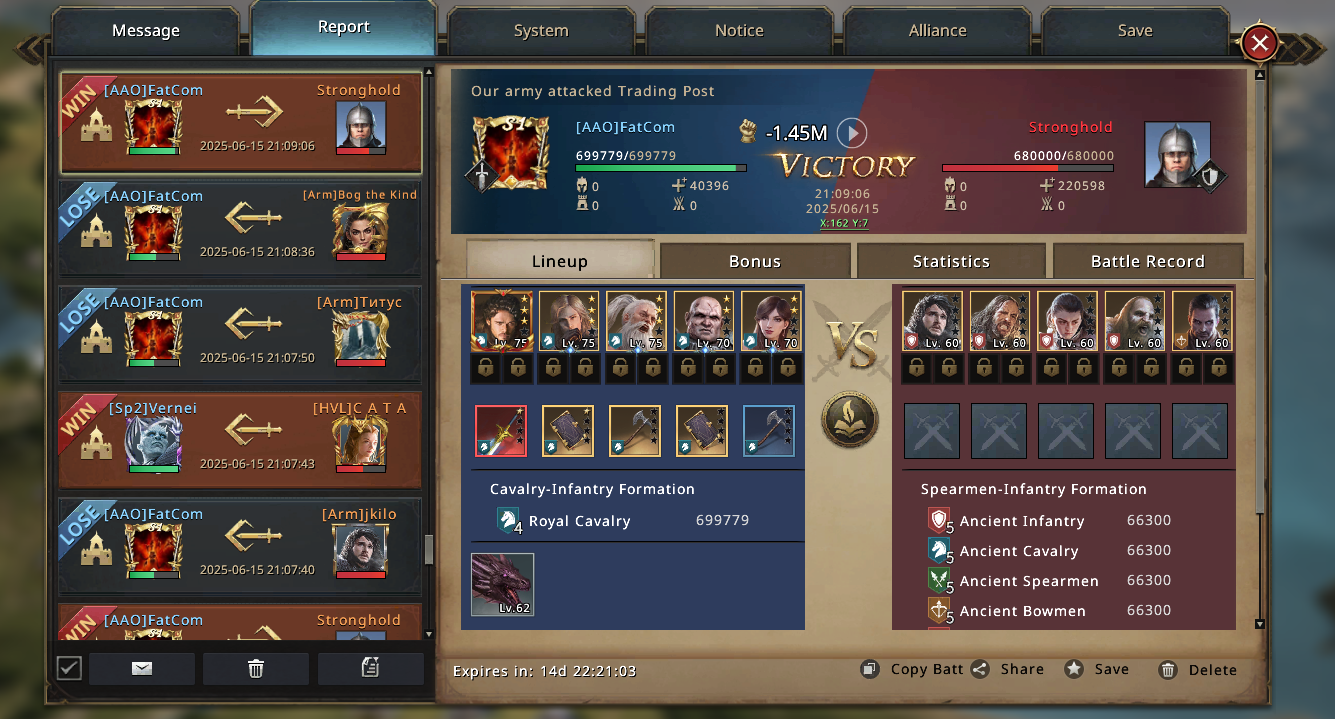Delete selected reports with trash button
The image size is (1335, 719).
coord(256,668)
